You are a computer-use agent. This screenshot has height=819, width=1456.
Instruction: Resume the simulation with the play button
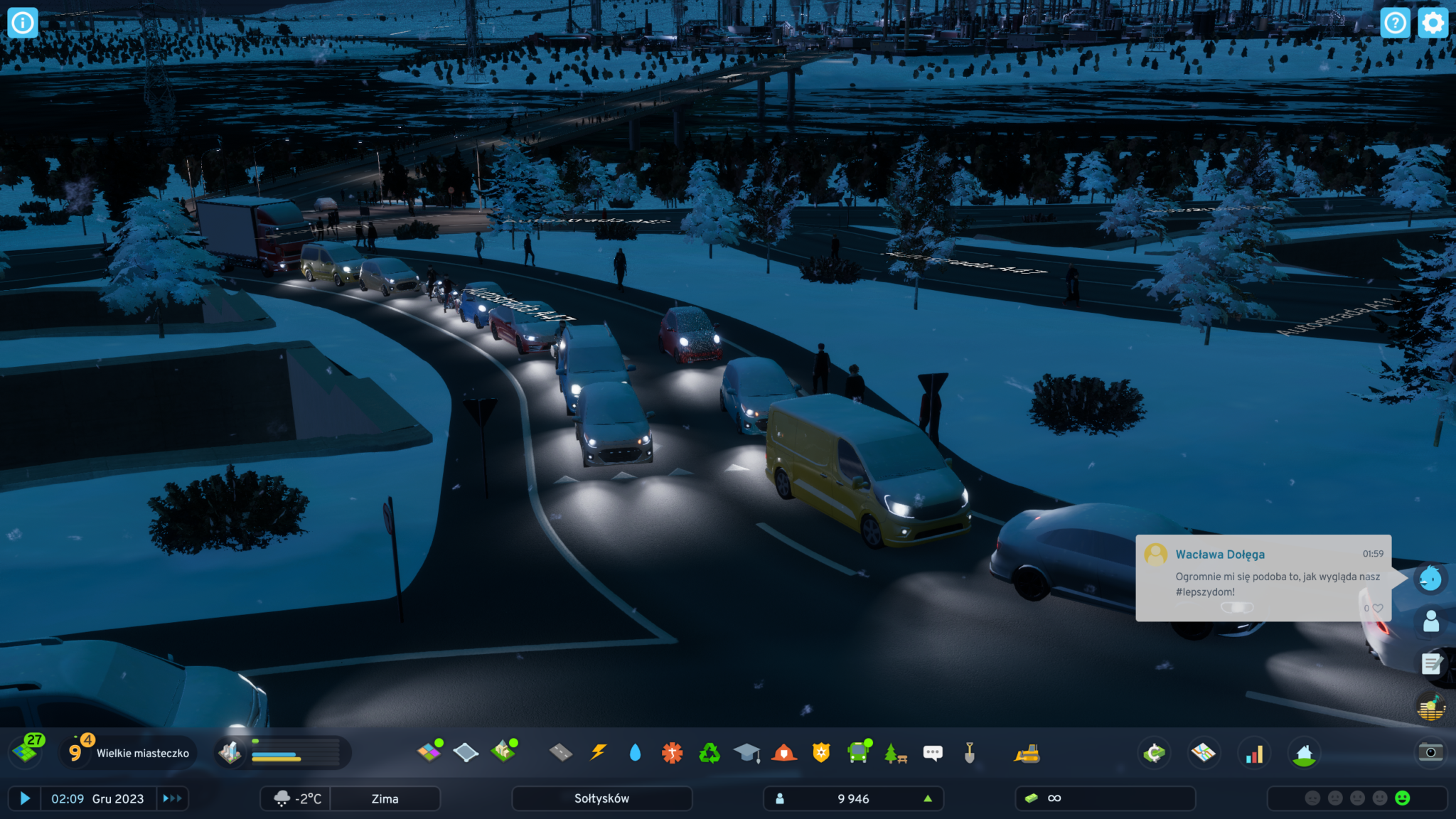point(25,798)
